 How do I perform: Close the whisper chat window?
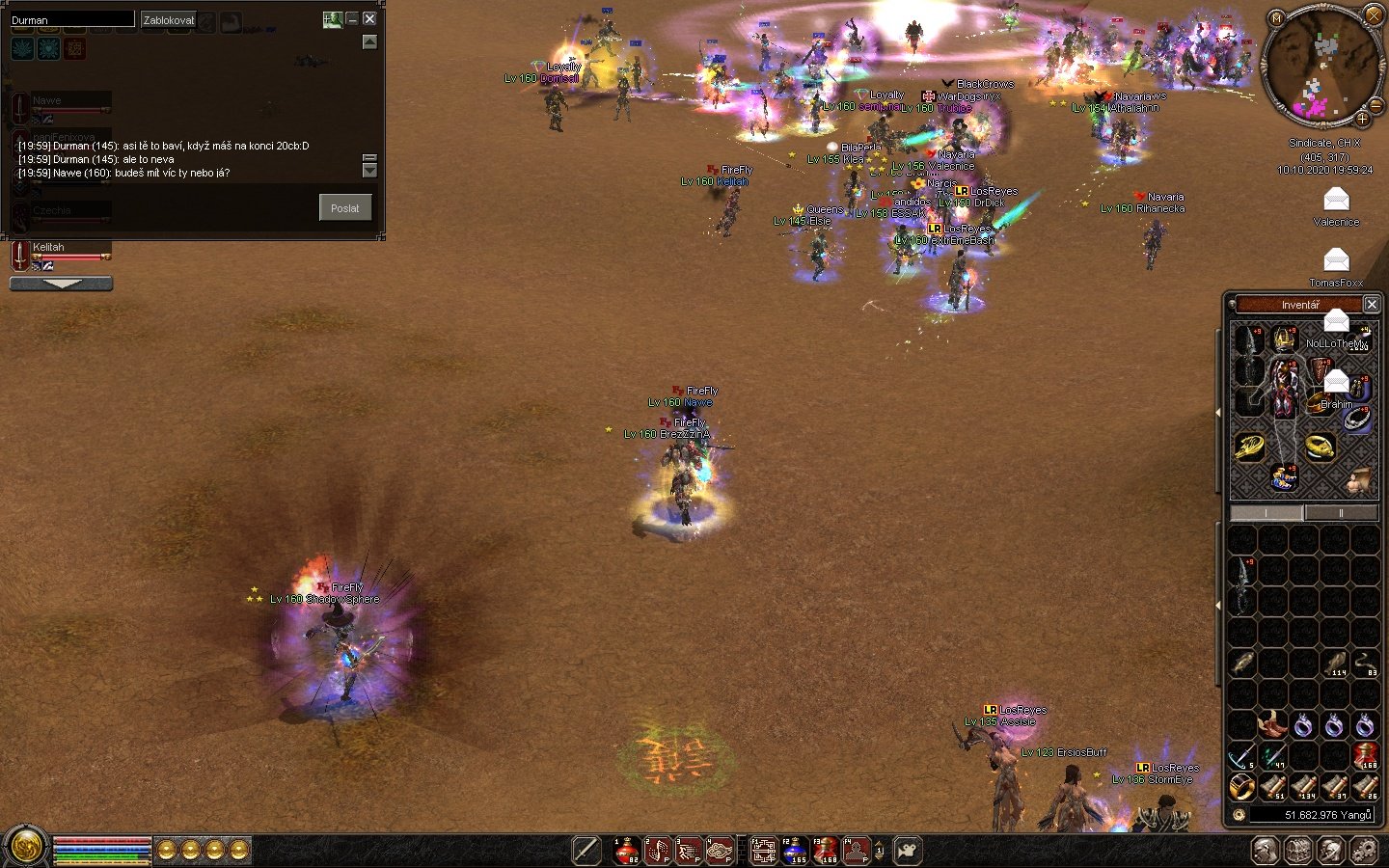click(x=369, y=18)
